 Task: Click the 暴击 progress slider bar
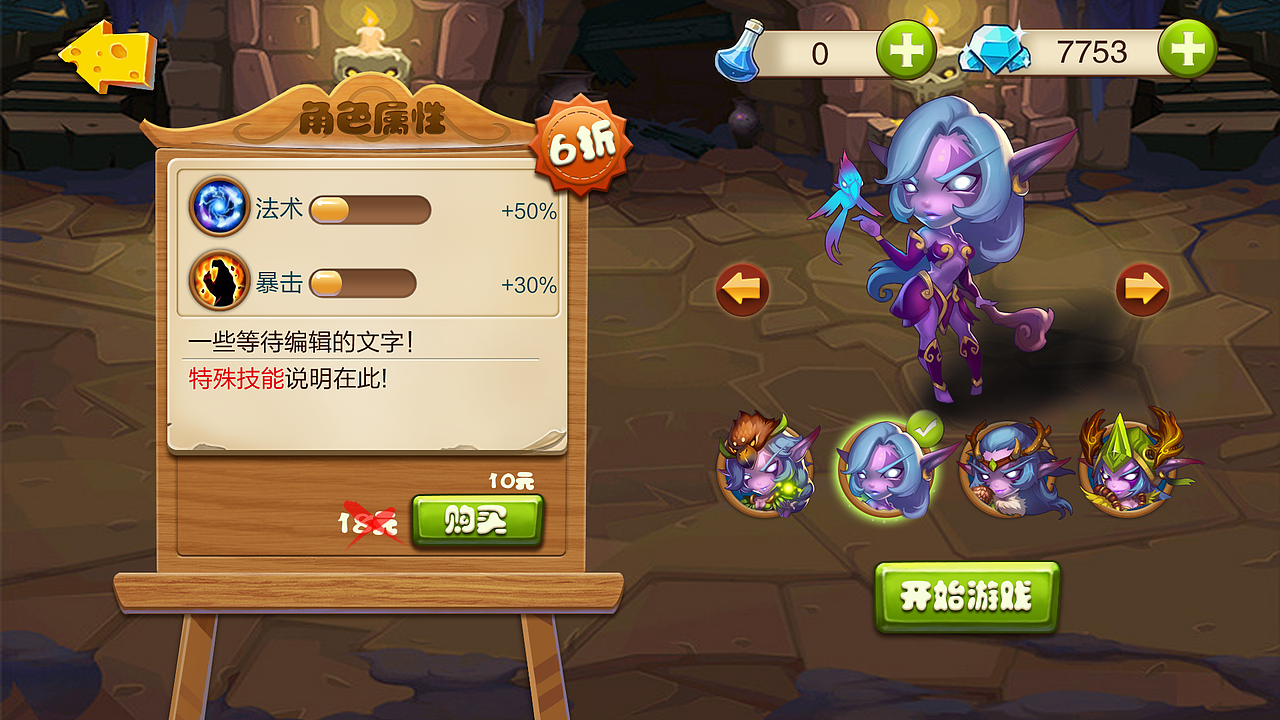365,284
